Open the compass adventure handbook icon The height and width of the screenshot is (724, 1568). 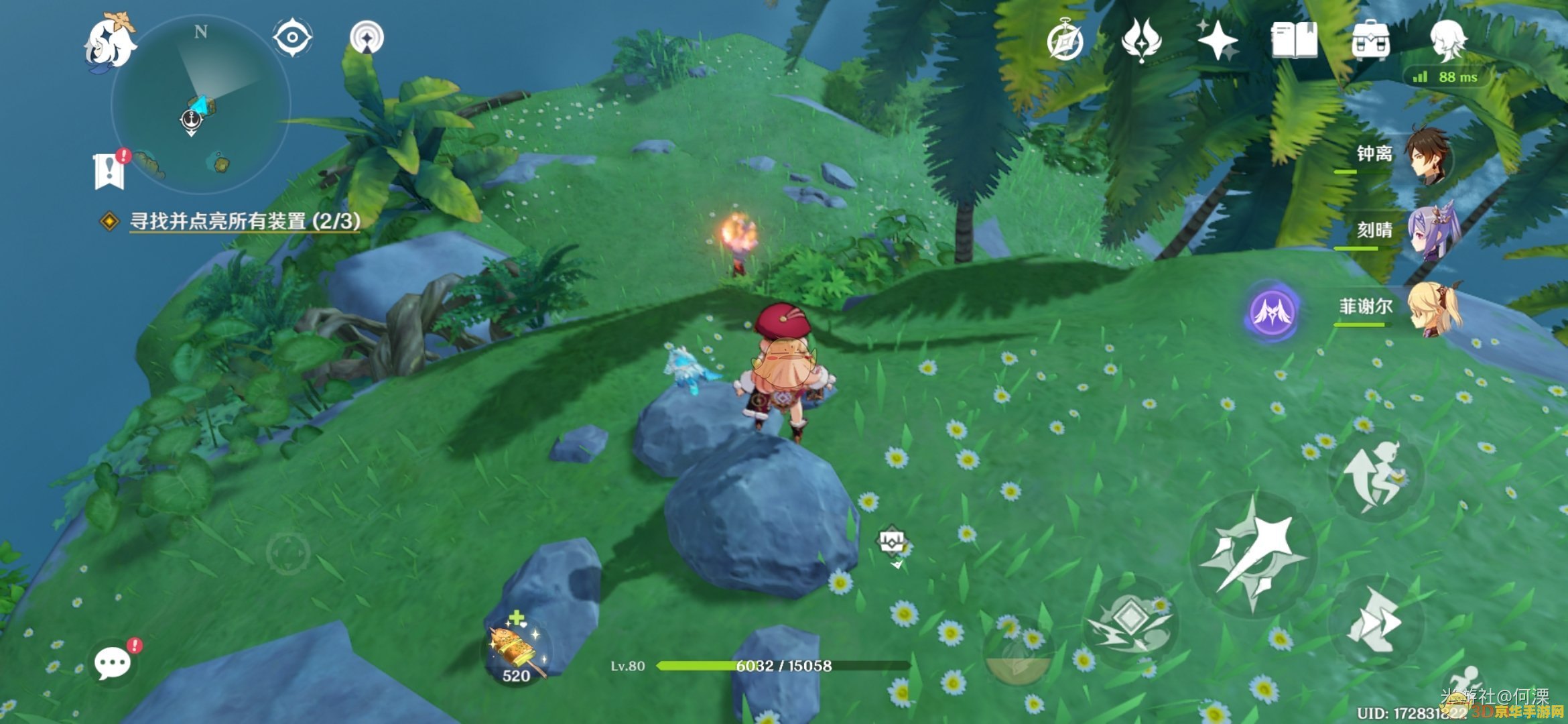(1065, 40)
